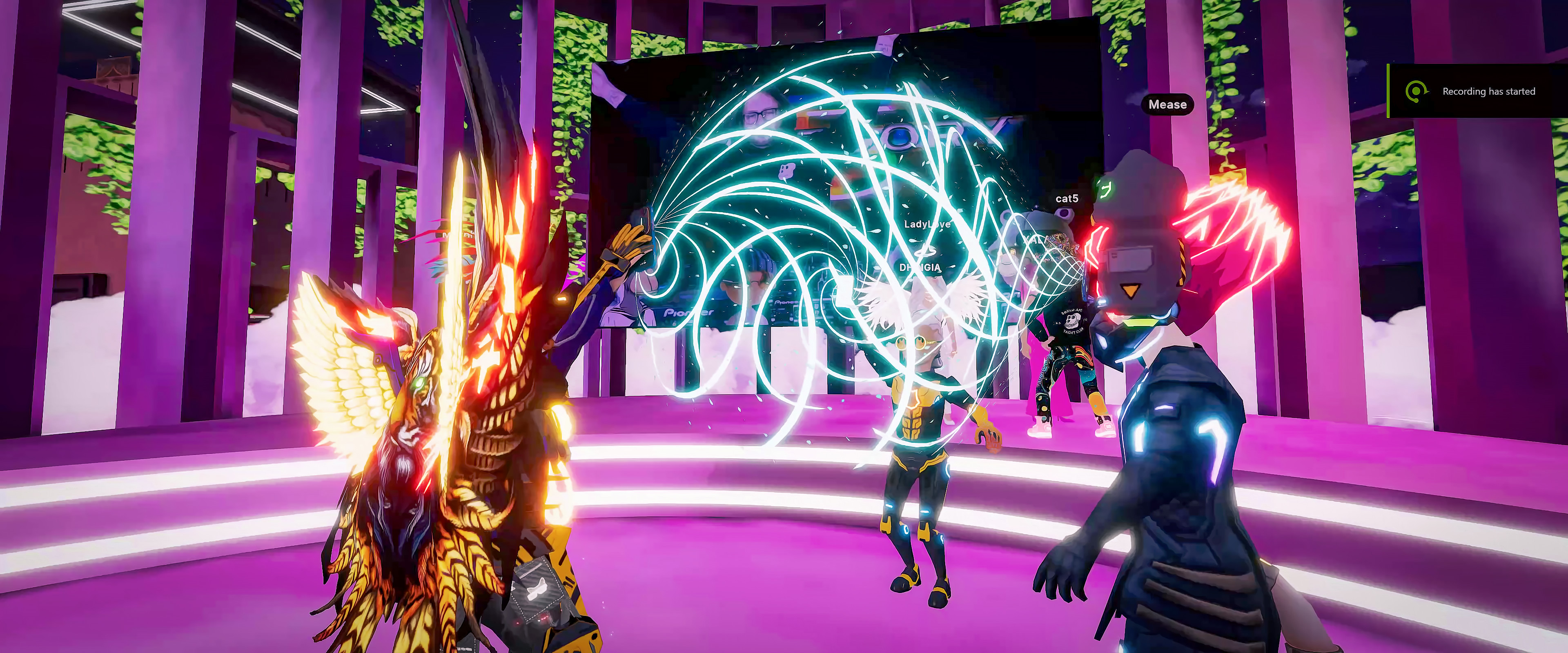Viewport: 1568px width, 653px height.
Task: Select the cat5 player name tag
Action: click(1067, 198)
